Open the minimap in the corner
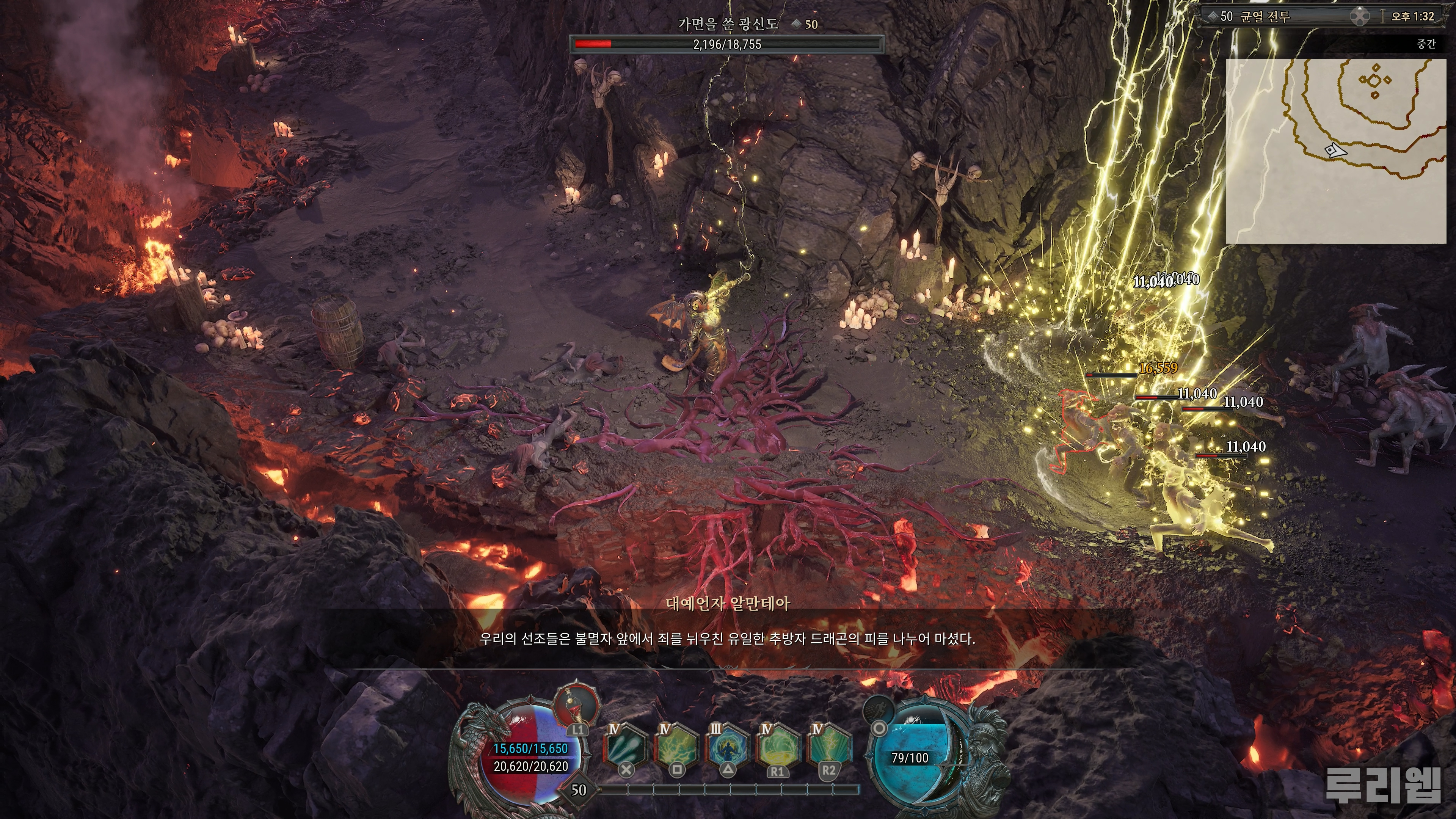Viewport: 1456px width, 819px height. pos(1335,151)
